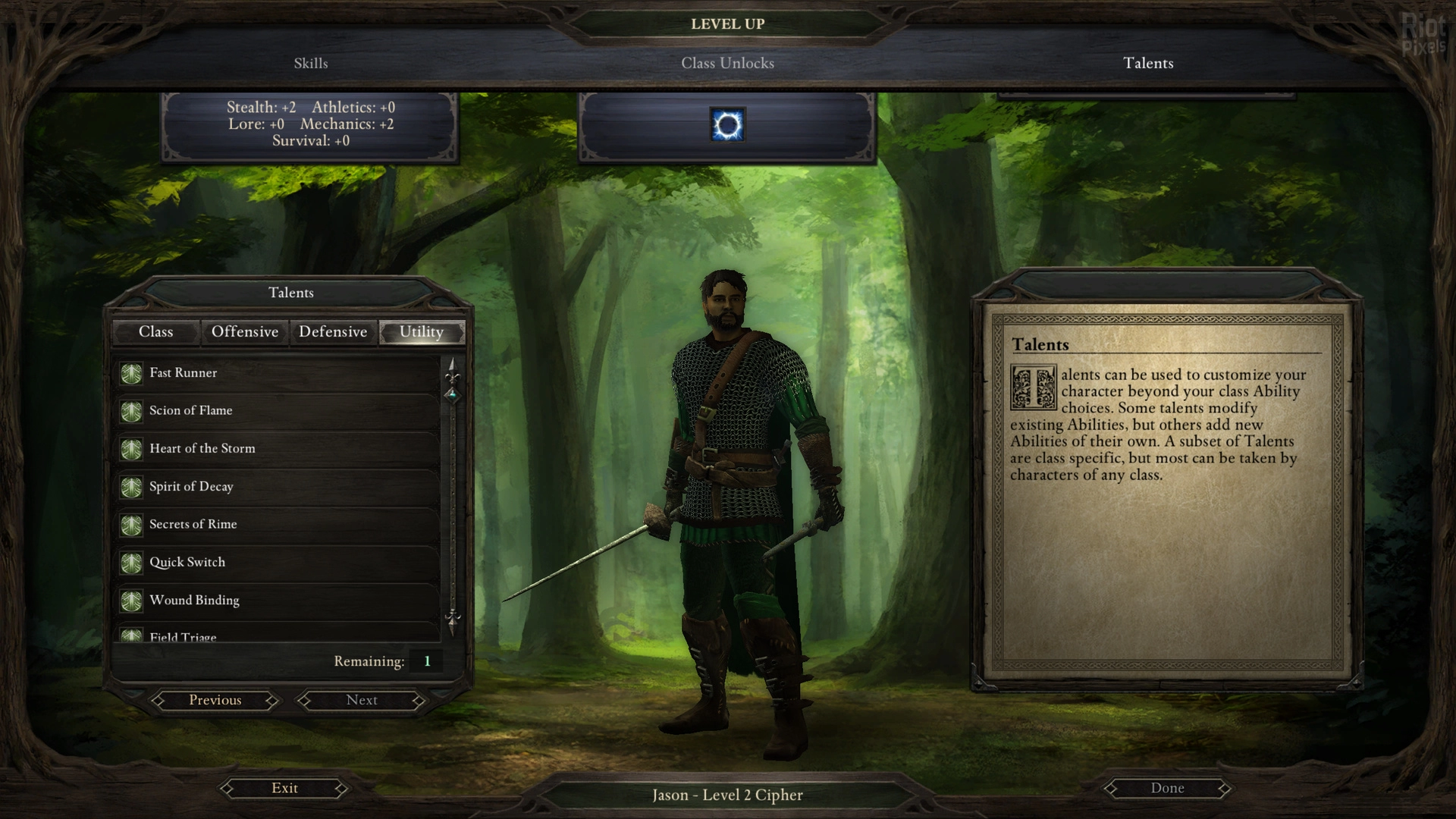Confirm level up with Done

pyautogui.click(x=1167, y=789)
